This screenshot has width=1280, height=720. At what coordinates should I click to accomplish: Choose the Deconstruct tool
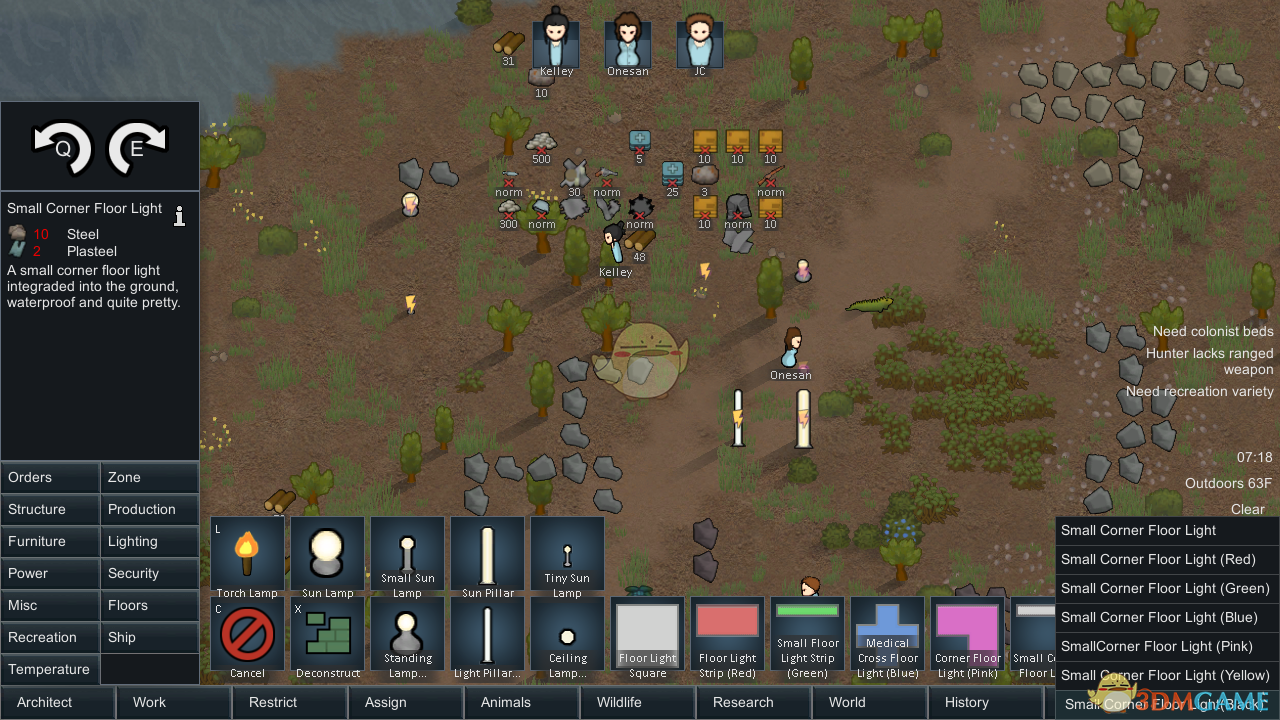pyautogui.click(x=327, y=634)
